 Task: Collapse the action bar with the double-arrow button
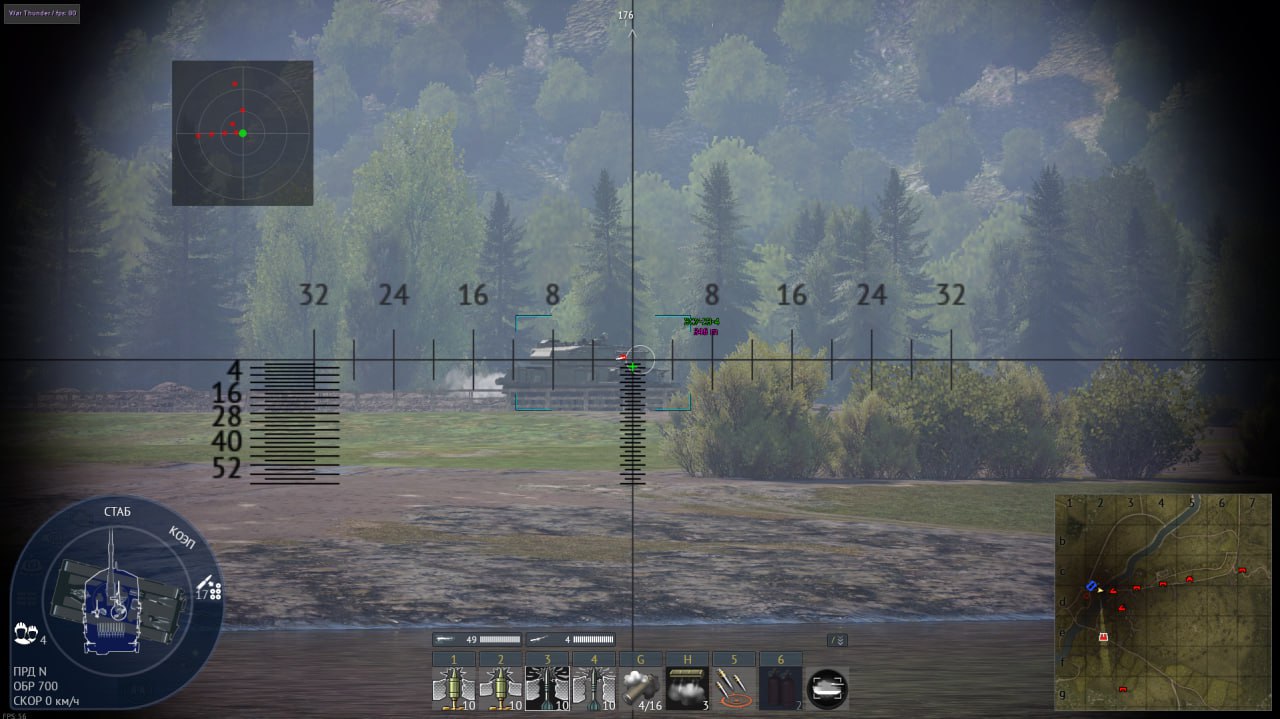tap(837, 640)
